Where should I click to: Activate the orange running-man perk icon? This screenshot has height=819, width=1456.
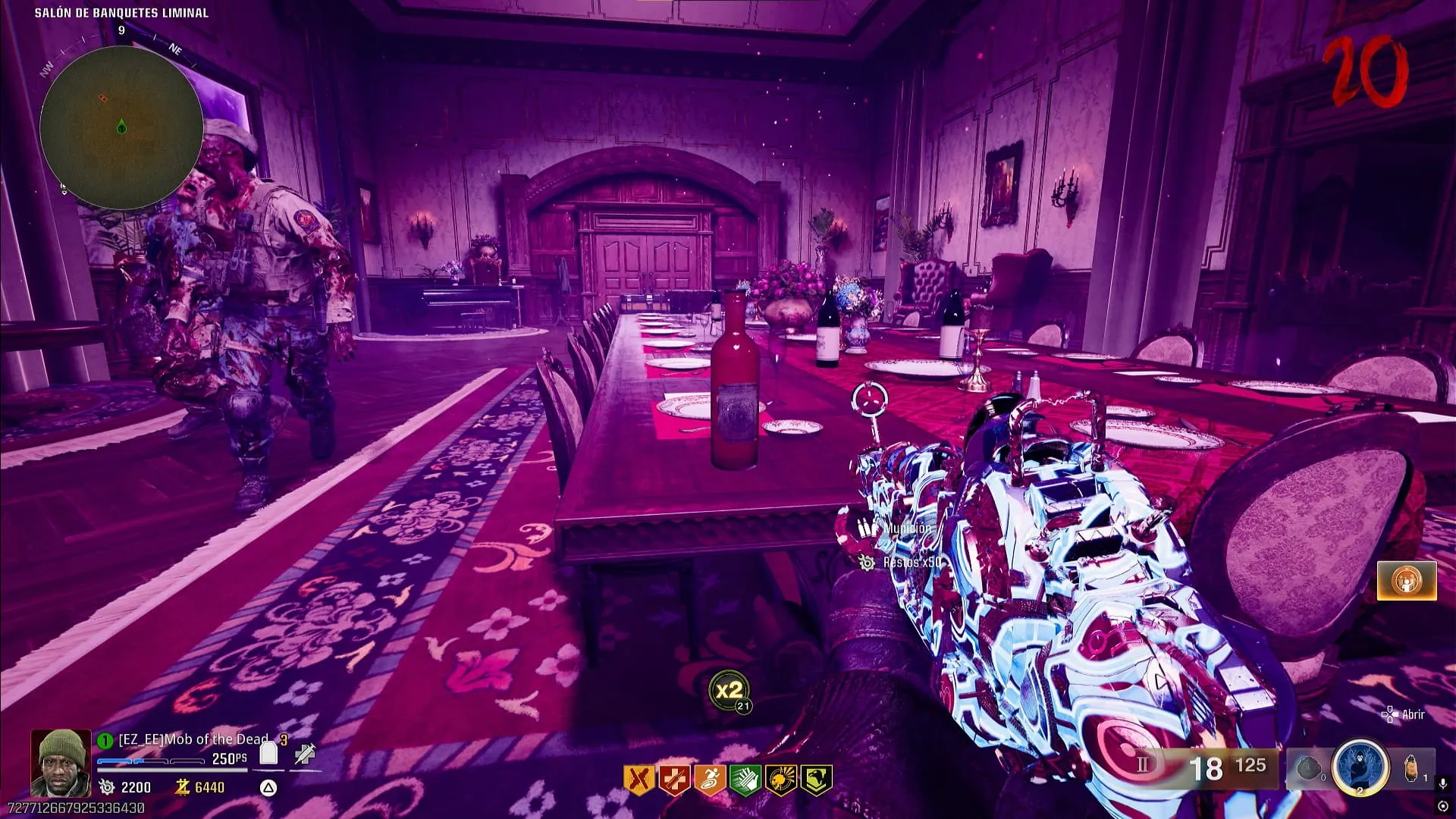(709, 780)
